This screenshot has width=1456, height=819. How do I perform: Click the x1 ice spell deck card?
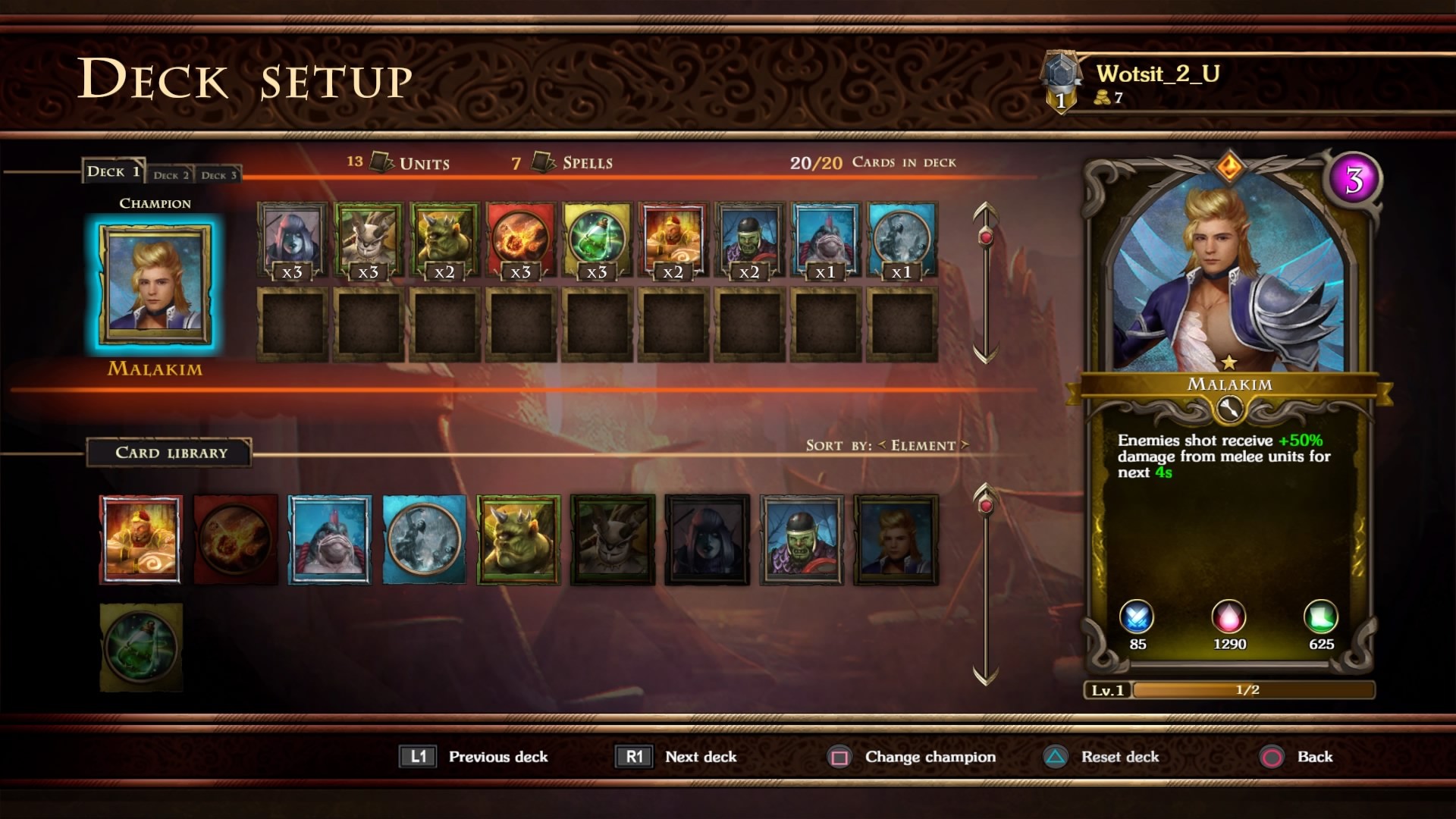pos(902,240)
